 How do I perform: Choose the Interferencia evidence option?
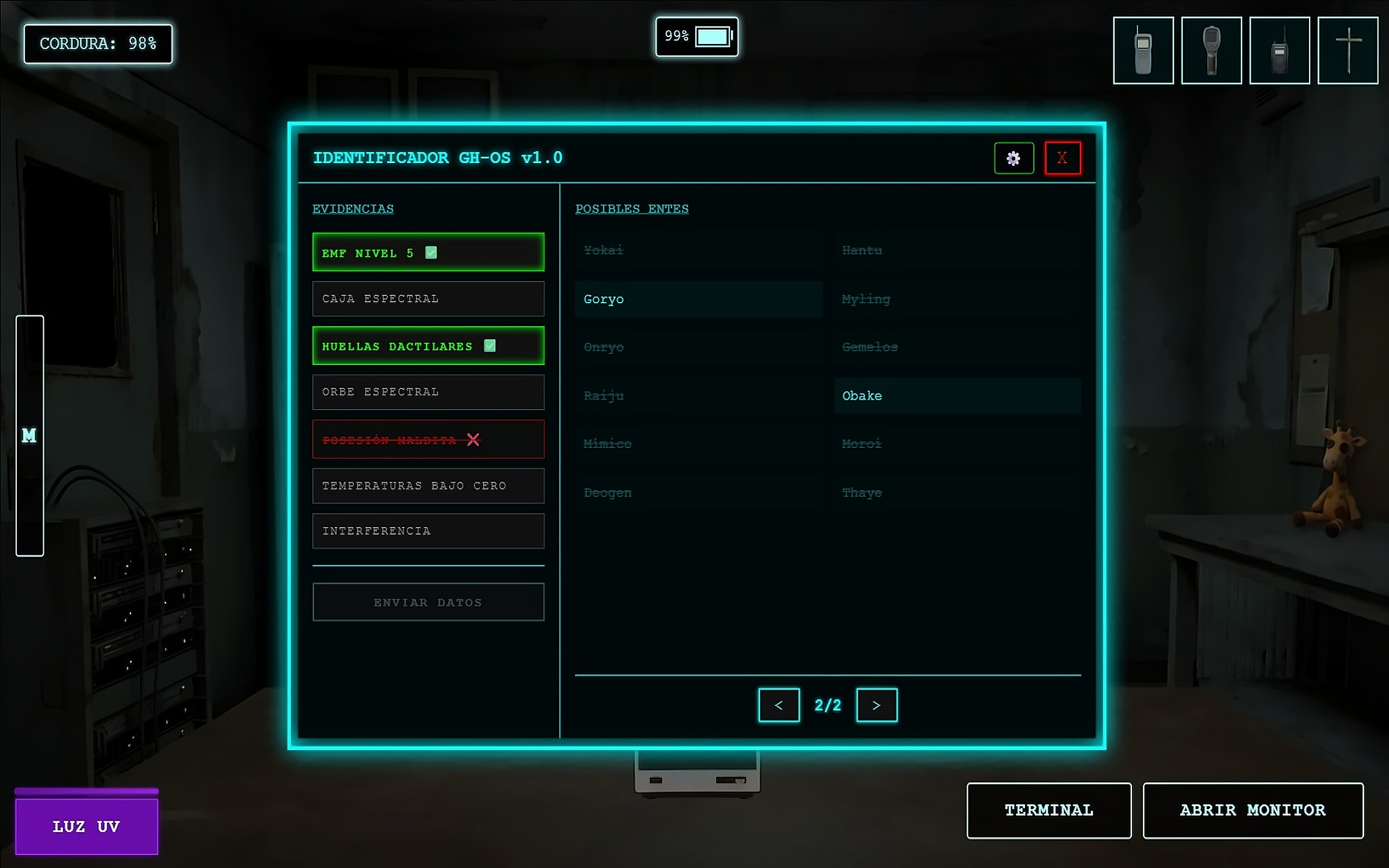(x=428, y=531)
